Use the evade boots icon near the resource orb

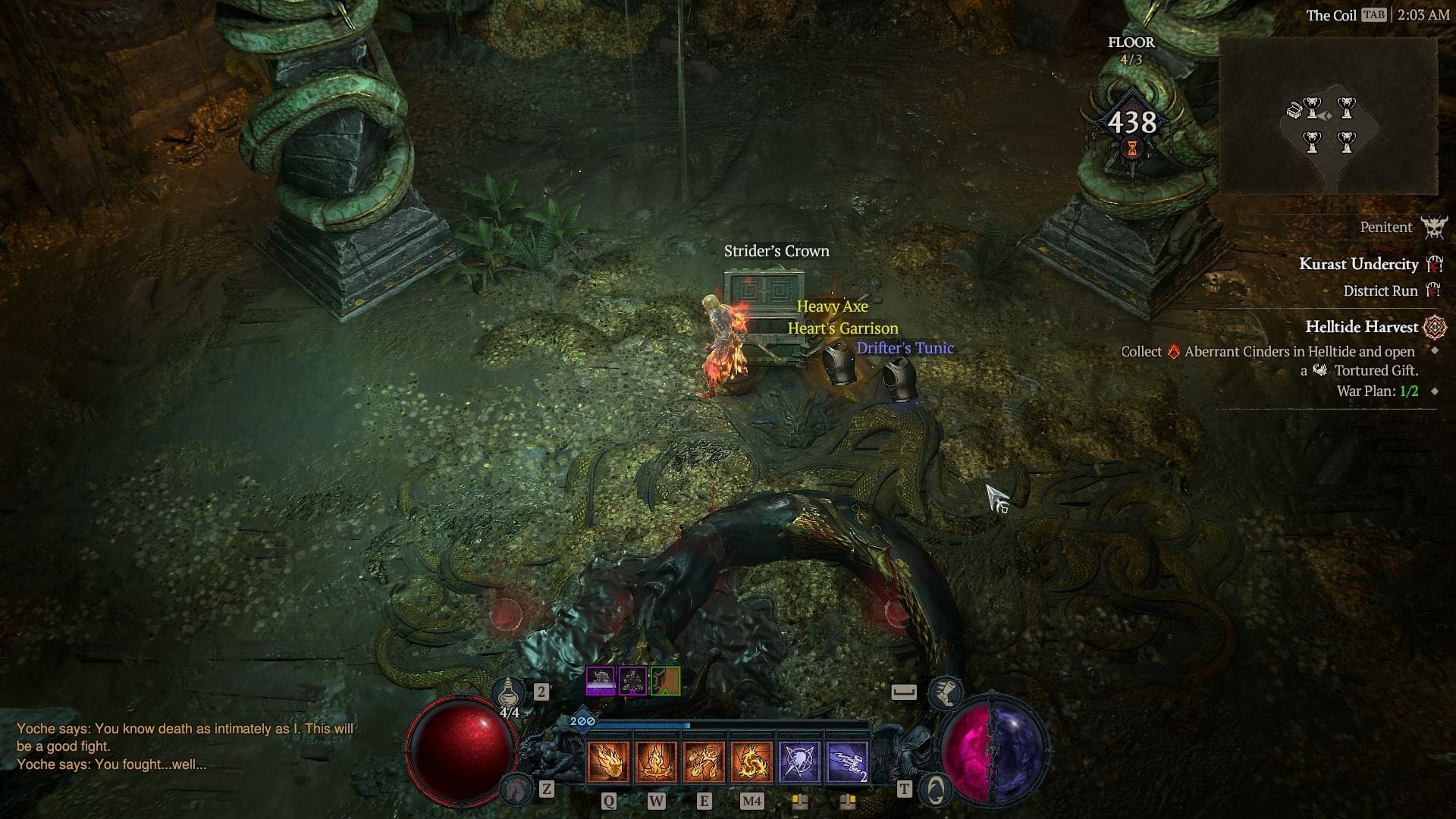946,692
